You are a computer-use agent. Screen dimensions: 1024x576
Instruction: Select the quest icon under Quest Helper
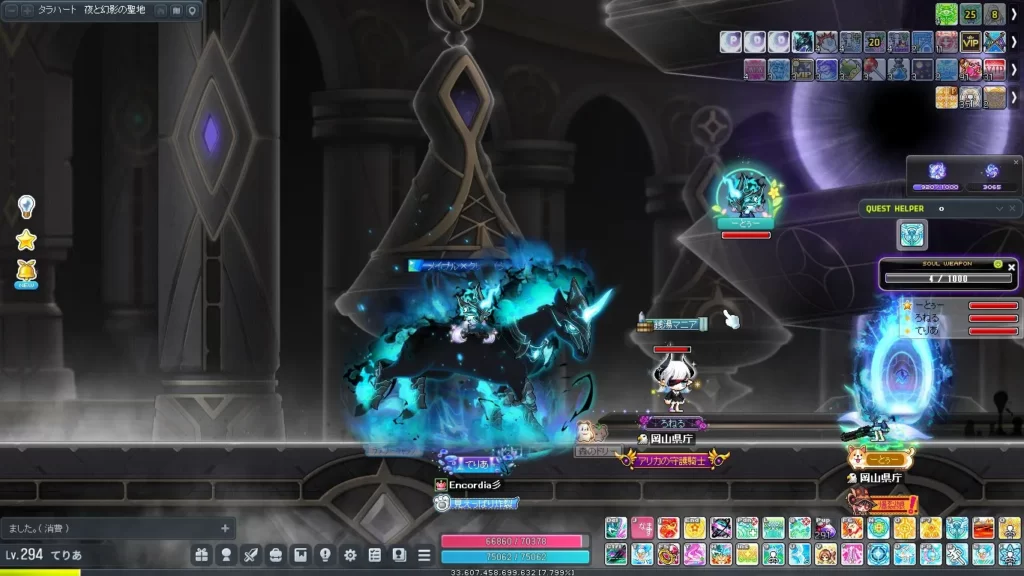tap(912, 234)
